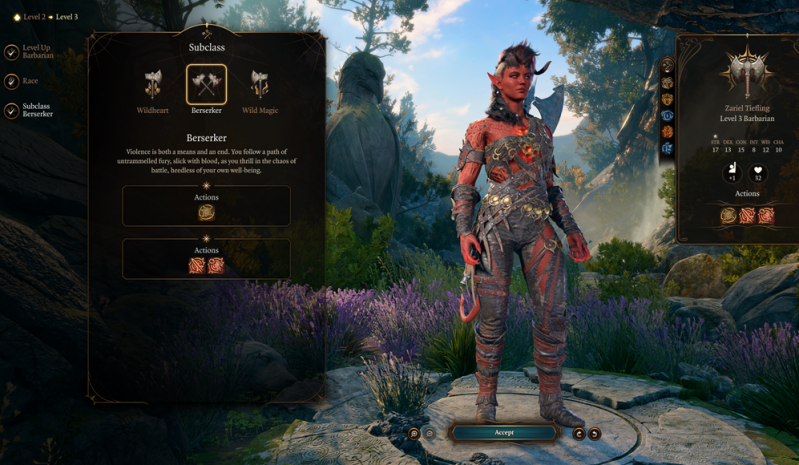The image size is (799, 465).
Task: Open the crossed-weapons tab on character panel
Action: (x=668, y=67)
